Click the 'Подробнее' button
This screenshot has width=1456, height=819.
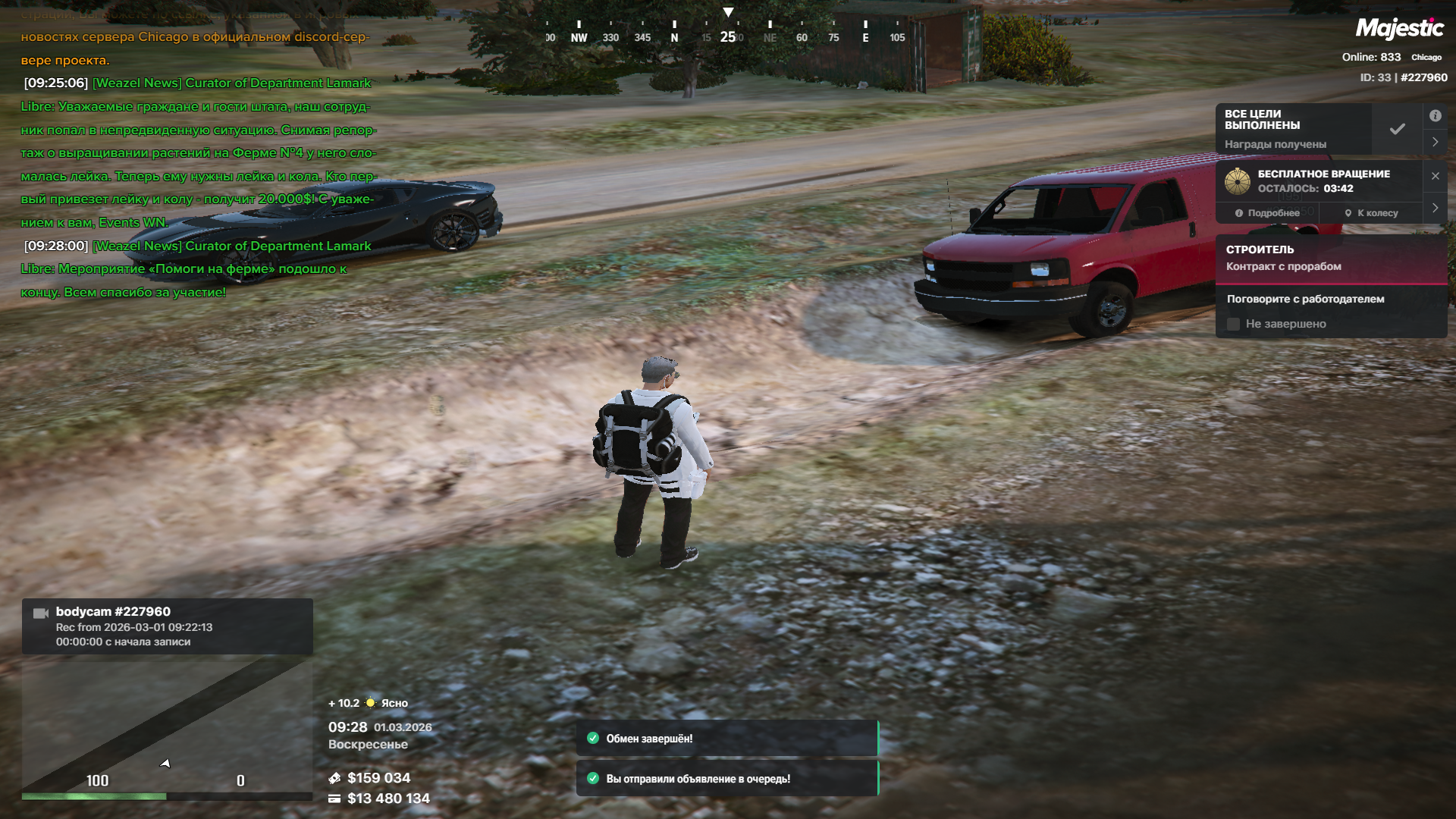point(1267,213)
